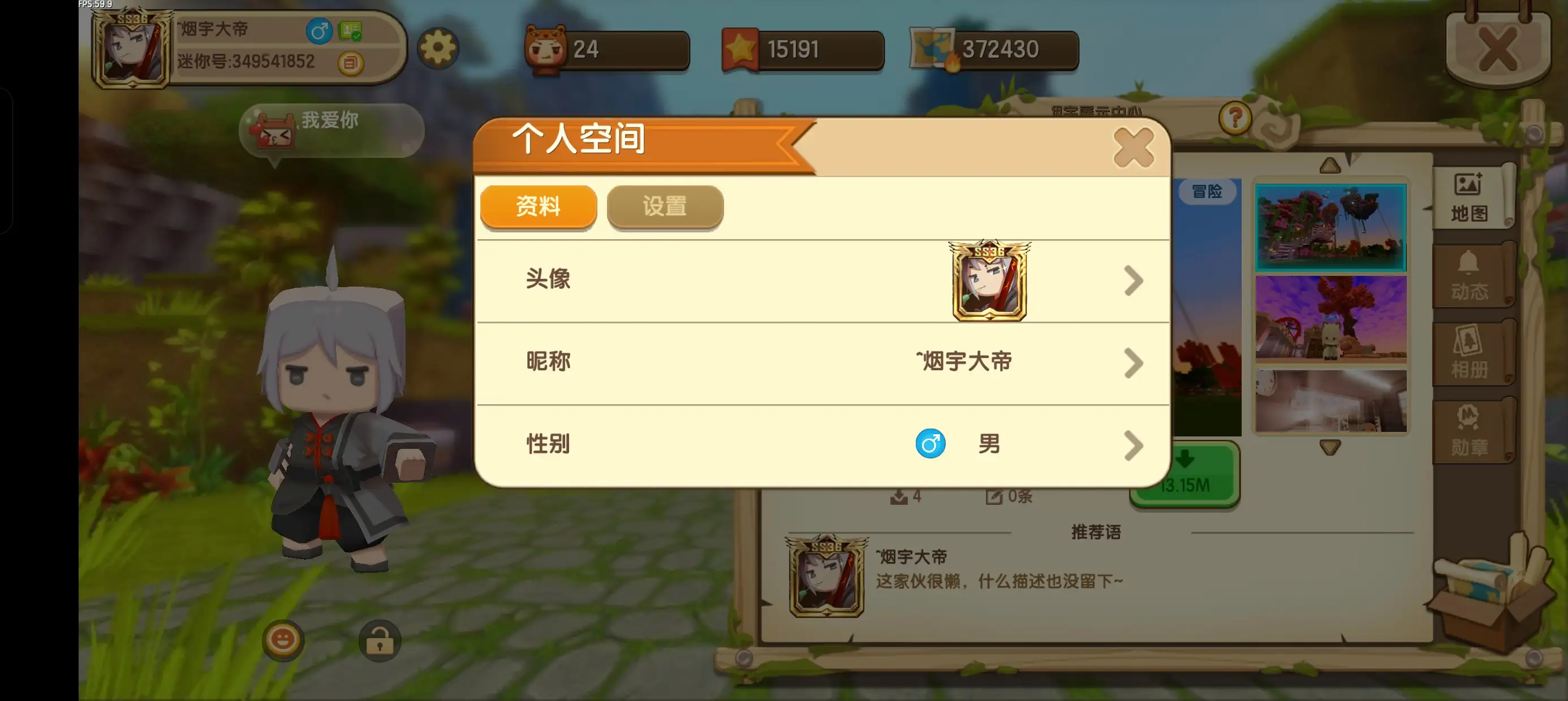Switch to the 设置 tab

665,207
